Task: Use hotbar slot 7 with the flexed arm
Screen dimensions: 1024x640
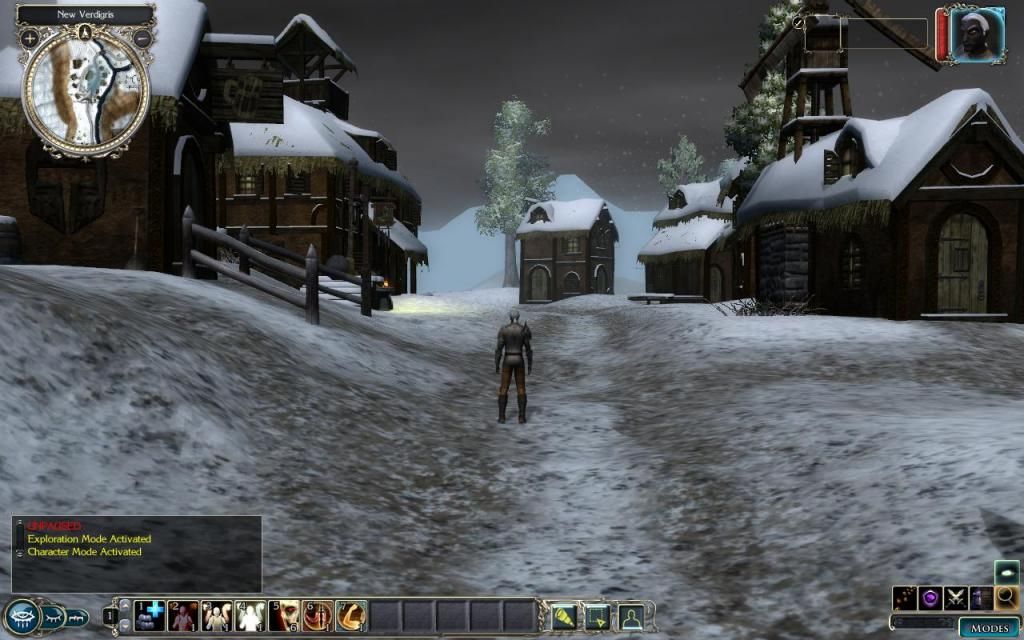Action: click(351, 615)
